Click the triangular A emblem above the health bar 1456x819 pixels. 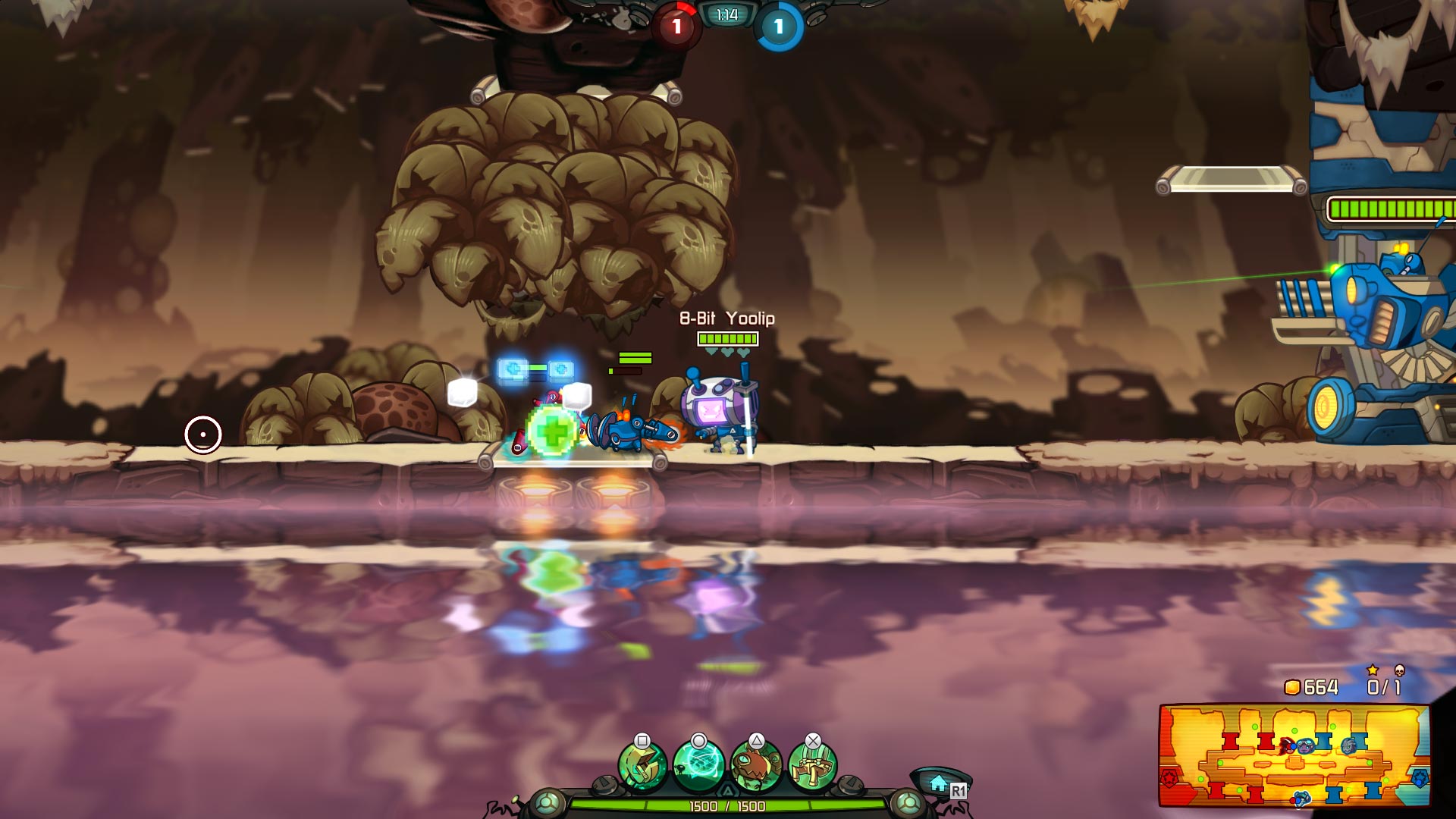click(x=728, y=790)
